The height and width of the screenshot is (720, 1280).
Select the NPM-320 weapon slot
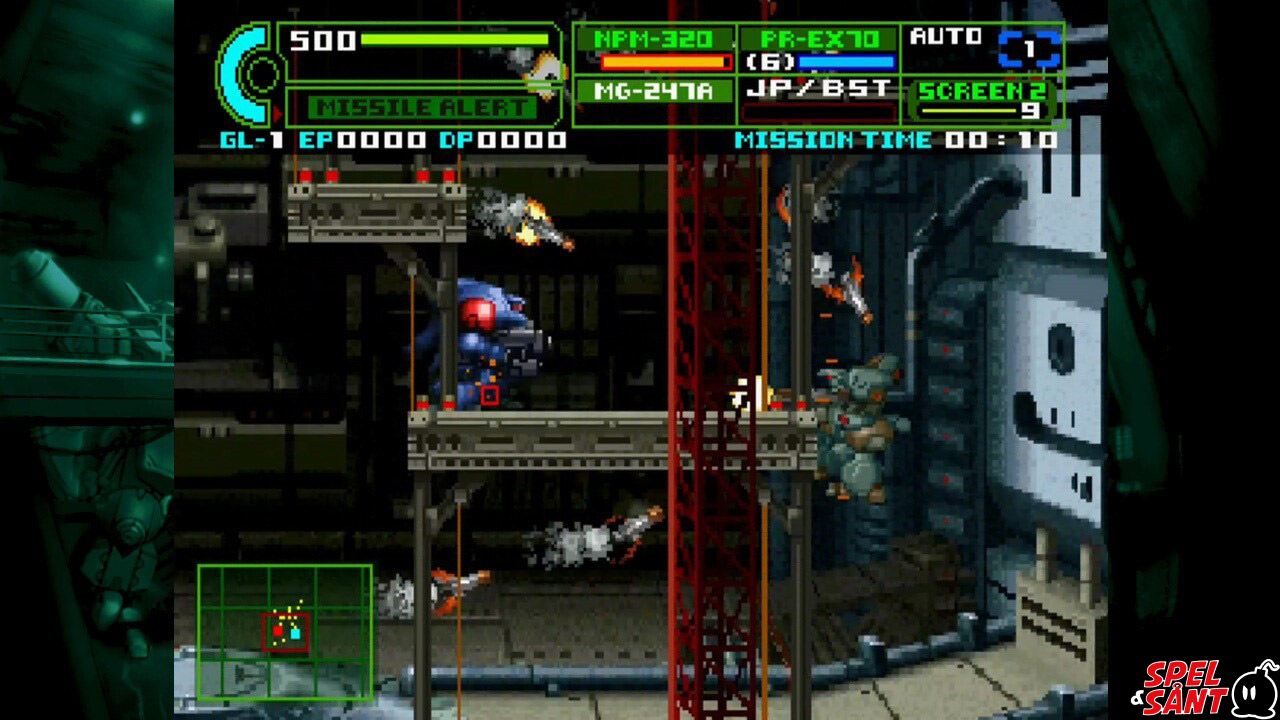coord(654,49)
